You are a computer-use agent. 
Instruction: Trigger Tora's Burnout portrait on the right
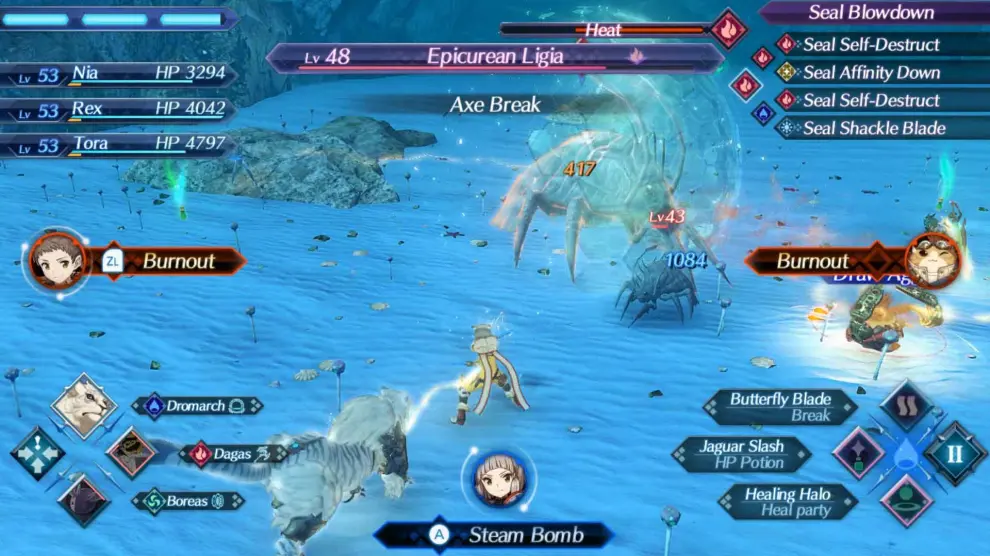tap(932, 261)
